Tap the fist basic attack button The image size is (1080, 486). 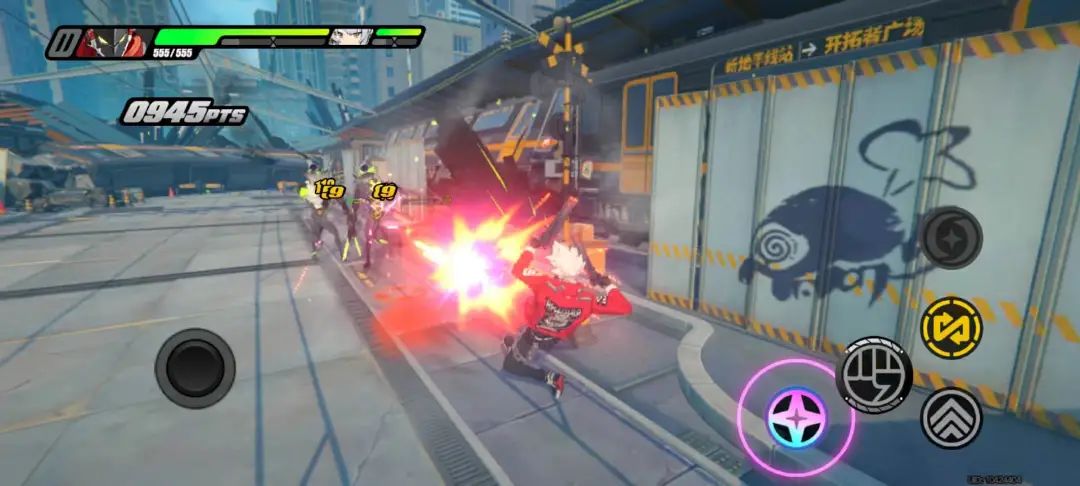[873, 373]
